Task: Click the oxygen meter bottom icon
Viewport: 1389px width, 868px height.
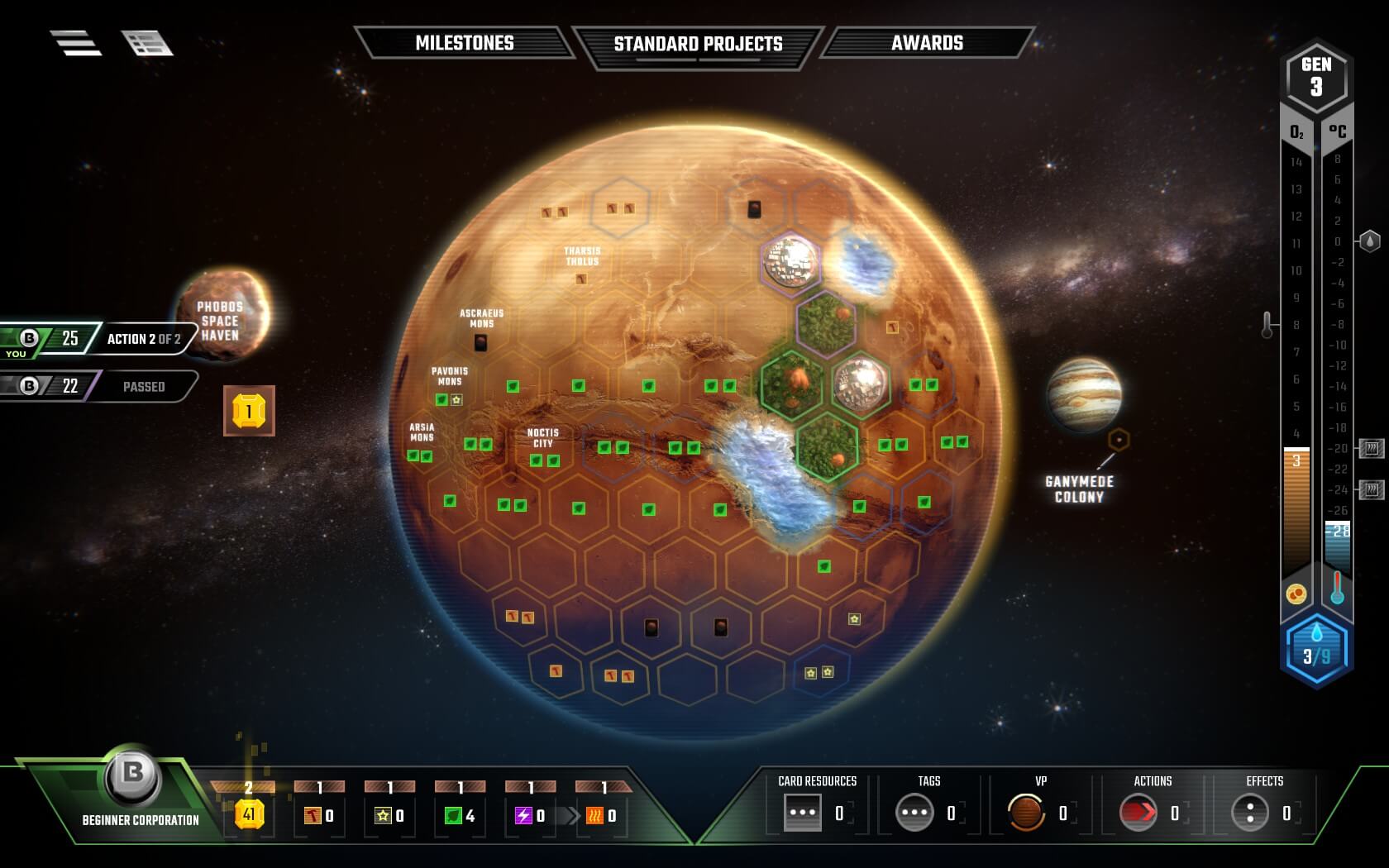Action: tap(1296, 592)
